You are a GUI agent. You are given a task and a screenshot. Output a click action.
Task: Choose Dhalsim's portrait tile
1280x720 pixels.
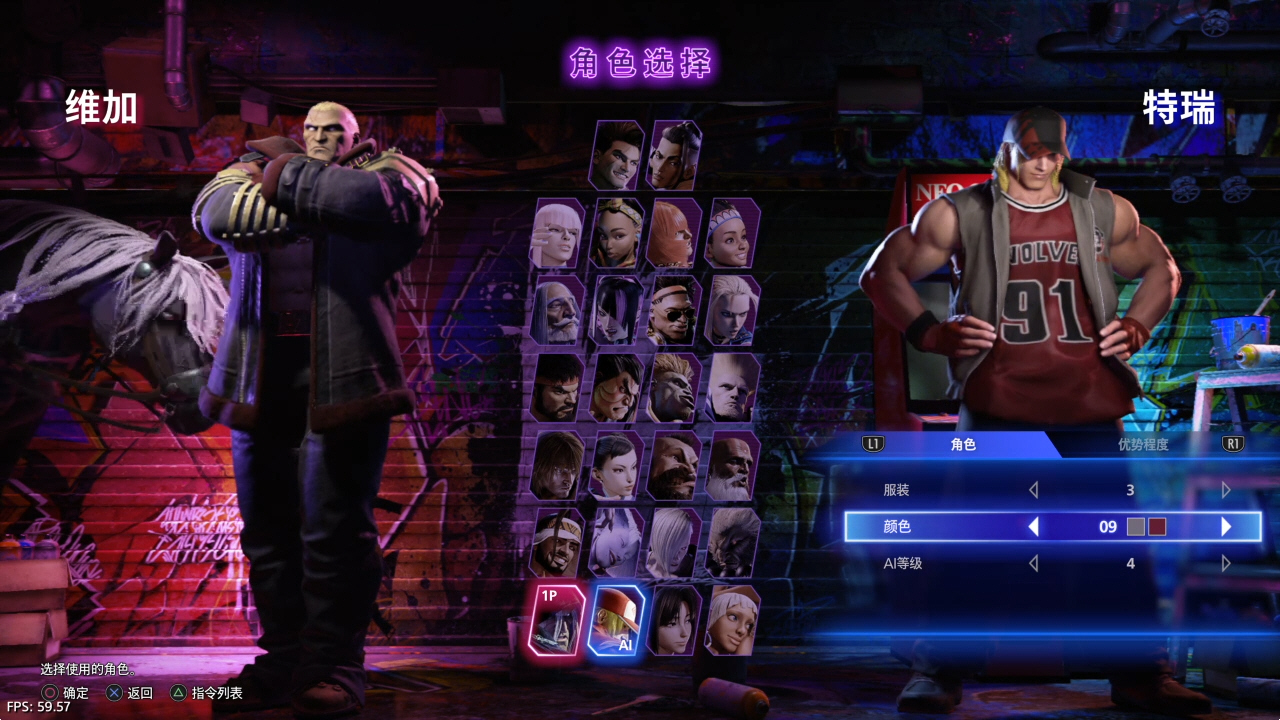click(732, 466)
